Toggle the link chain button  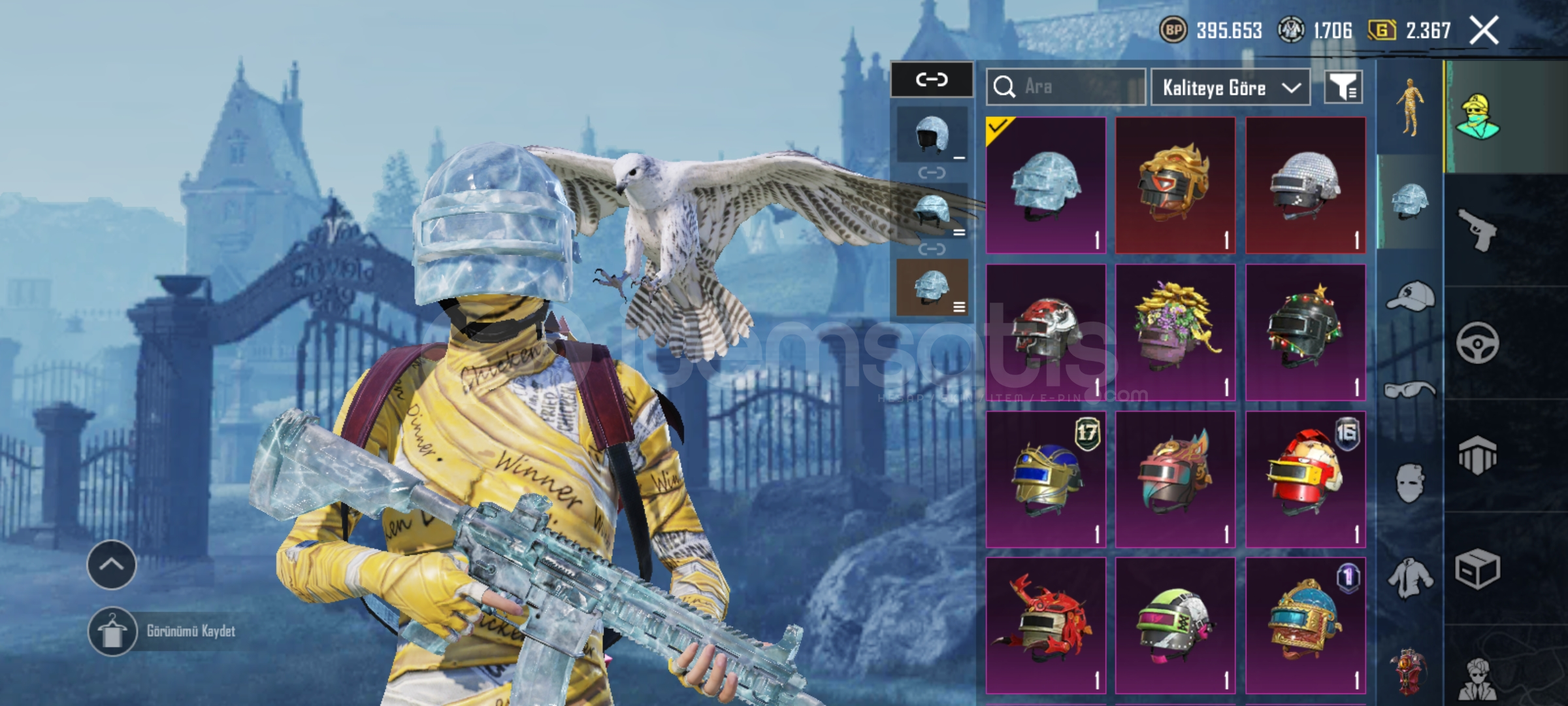pos(932,80)
